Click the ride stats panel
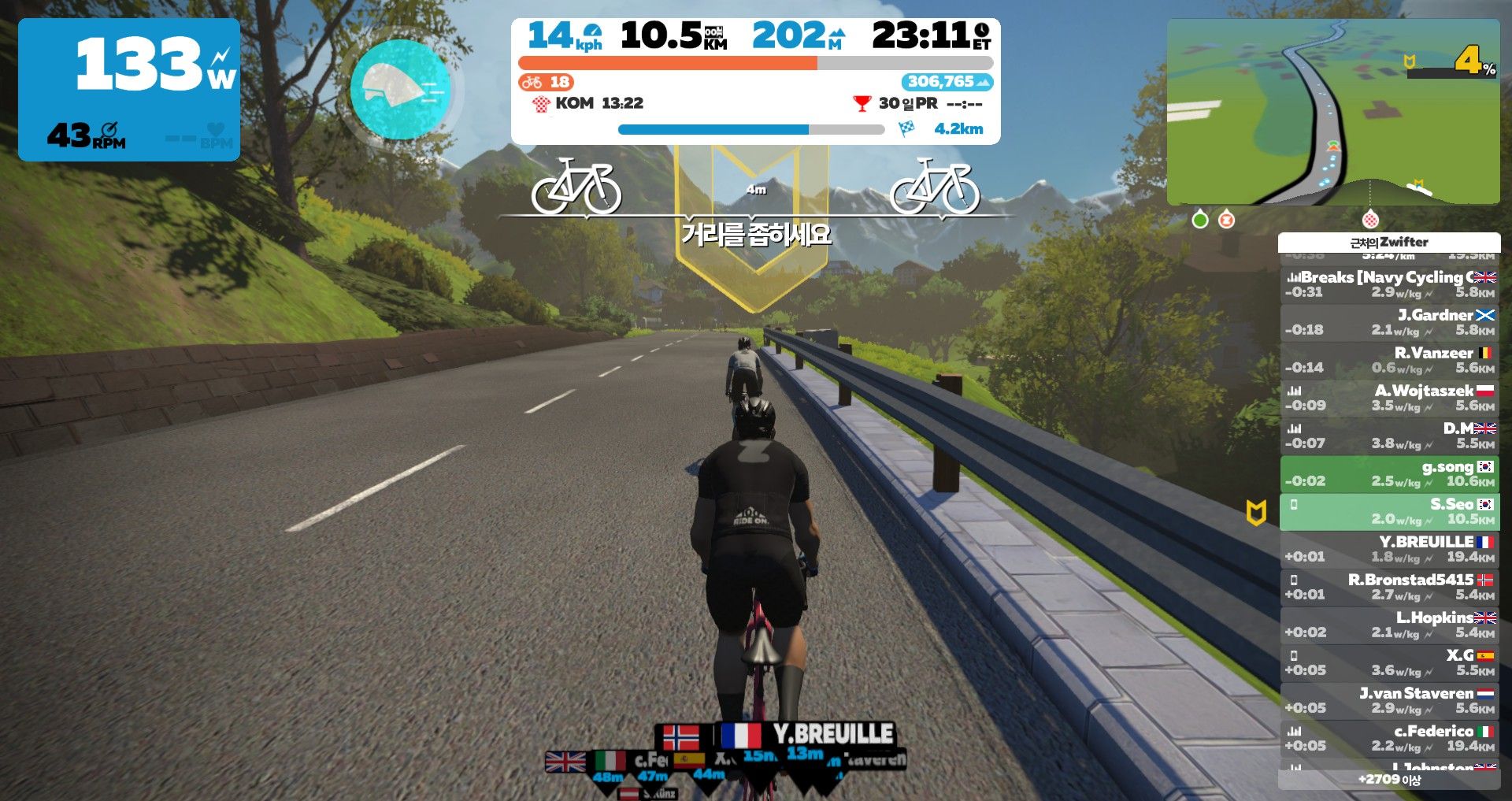 [x=755, y=81]
